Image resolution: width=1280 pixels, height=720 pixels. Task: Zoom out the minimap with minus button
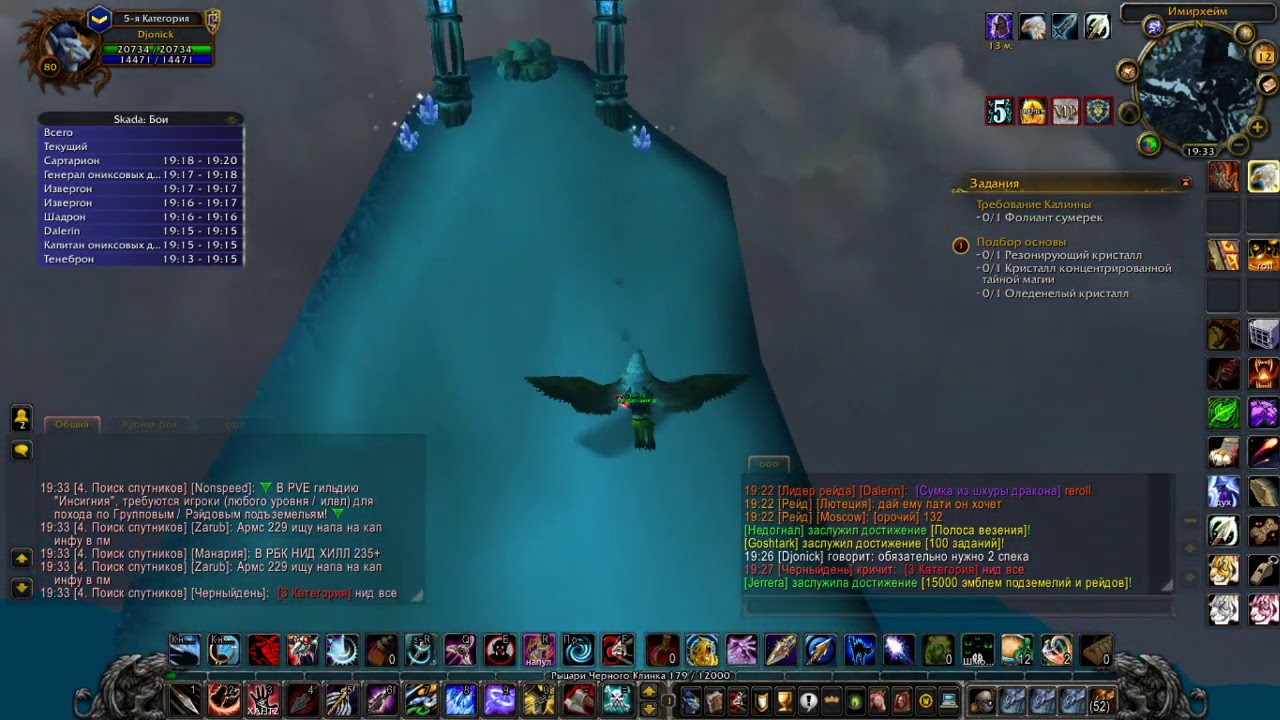pyautogui.click(x=1239, y=146)
